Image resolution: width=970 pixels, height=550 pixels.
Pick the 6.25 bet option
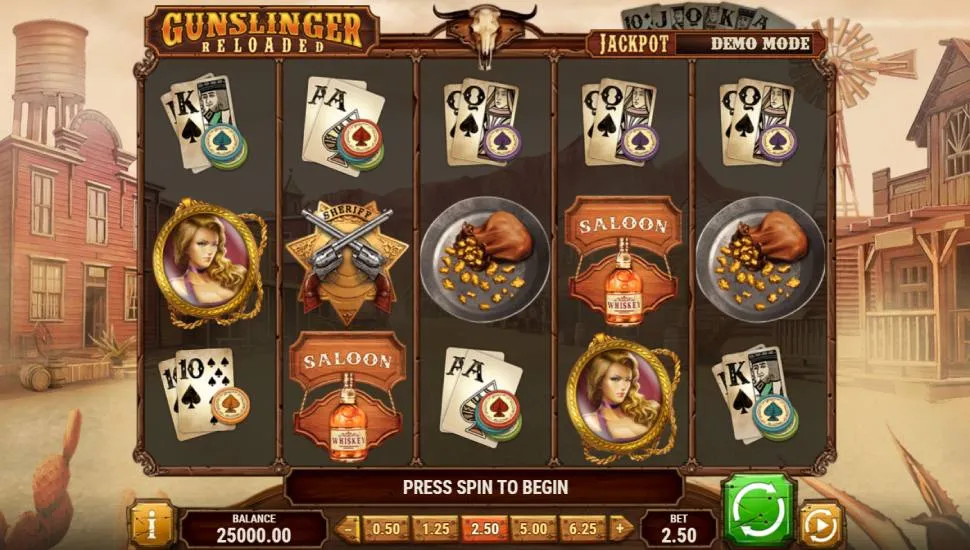tap(584, 528)
